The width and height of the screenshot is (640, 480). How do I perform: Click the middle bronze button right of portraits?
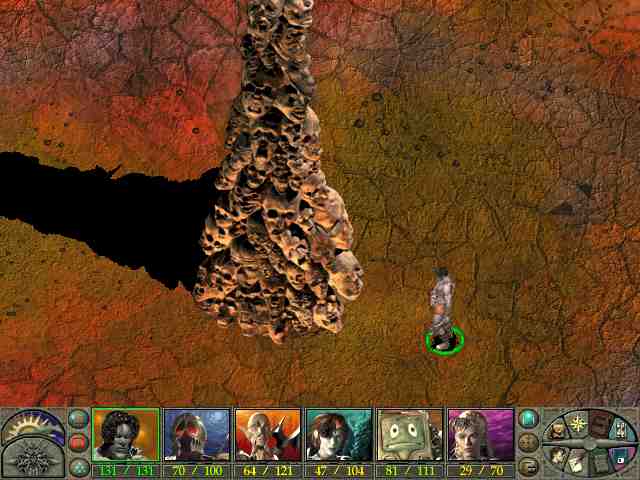[x=529, y=442]
